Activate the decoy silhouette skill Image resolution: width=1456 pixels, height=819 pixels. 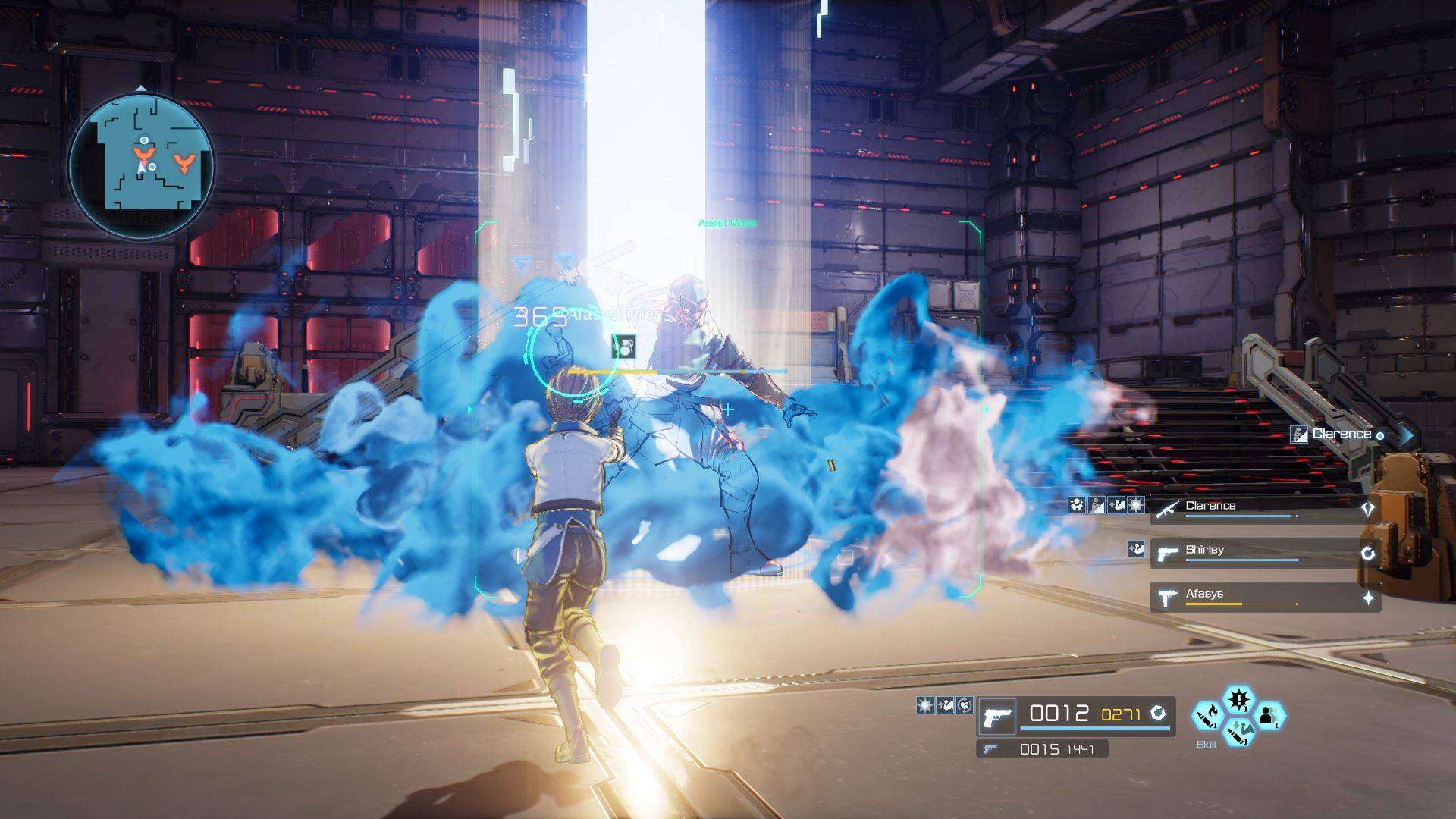[1268, 716]
